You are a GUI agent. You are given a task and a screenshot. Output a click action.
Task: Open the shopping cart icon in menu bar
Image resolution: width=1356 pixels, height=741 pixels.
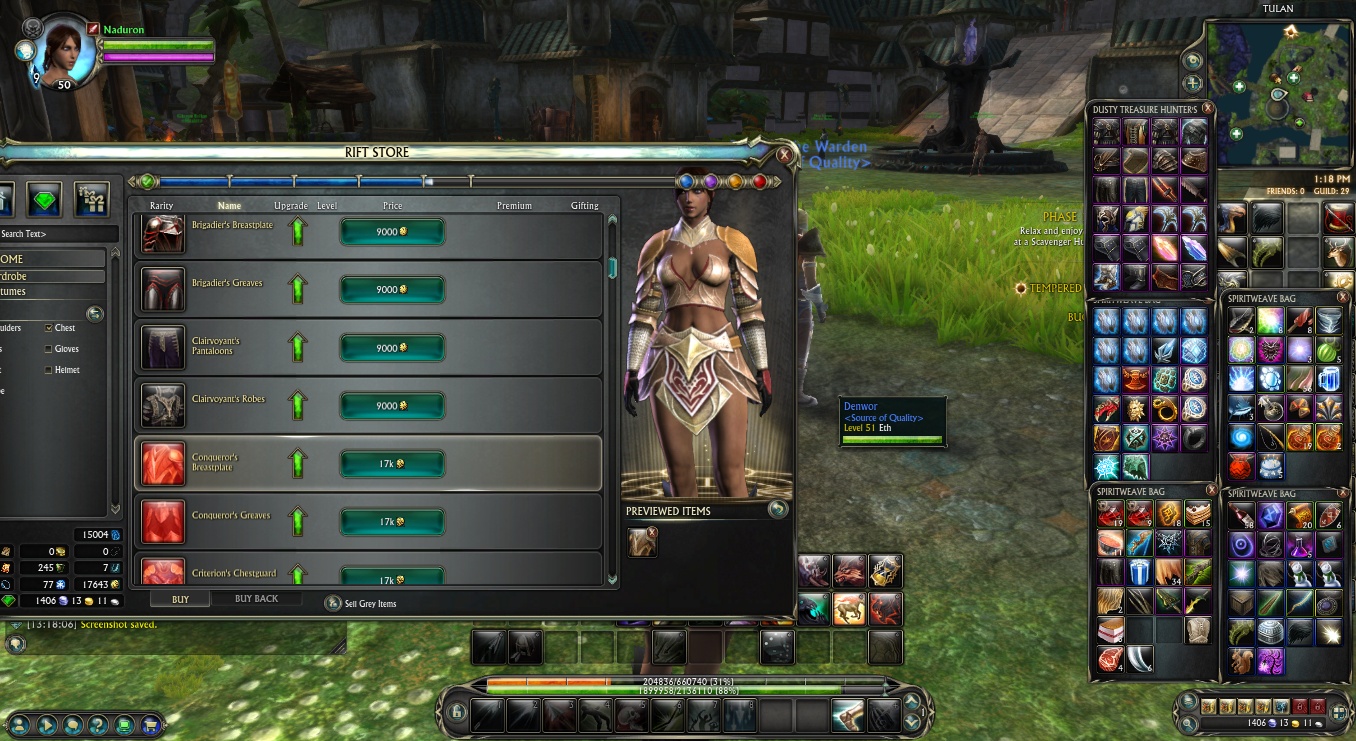coord(150,724)
